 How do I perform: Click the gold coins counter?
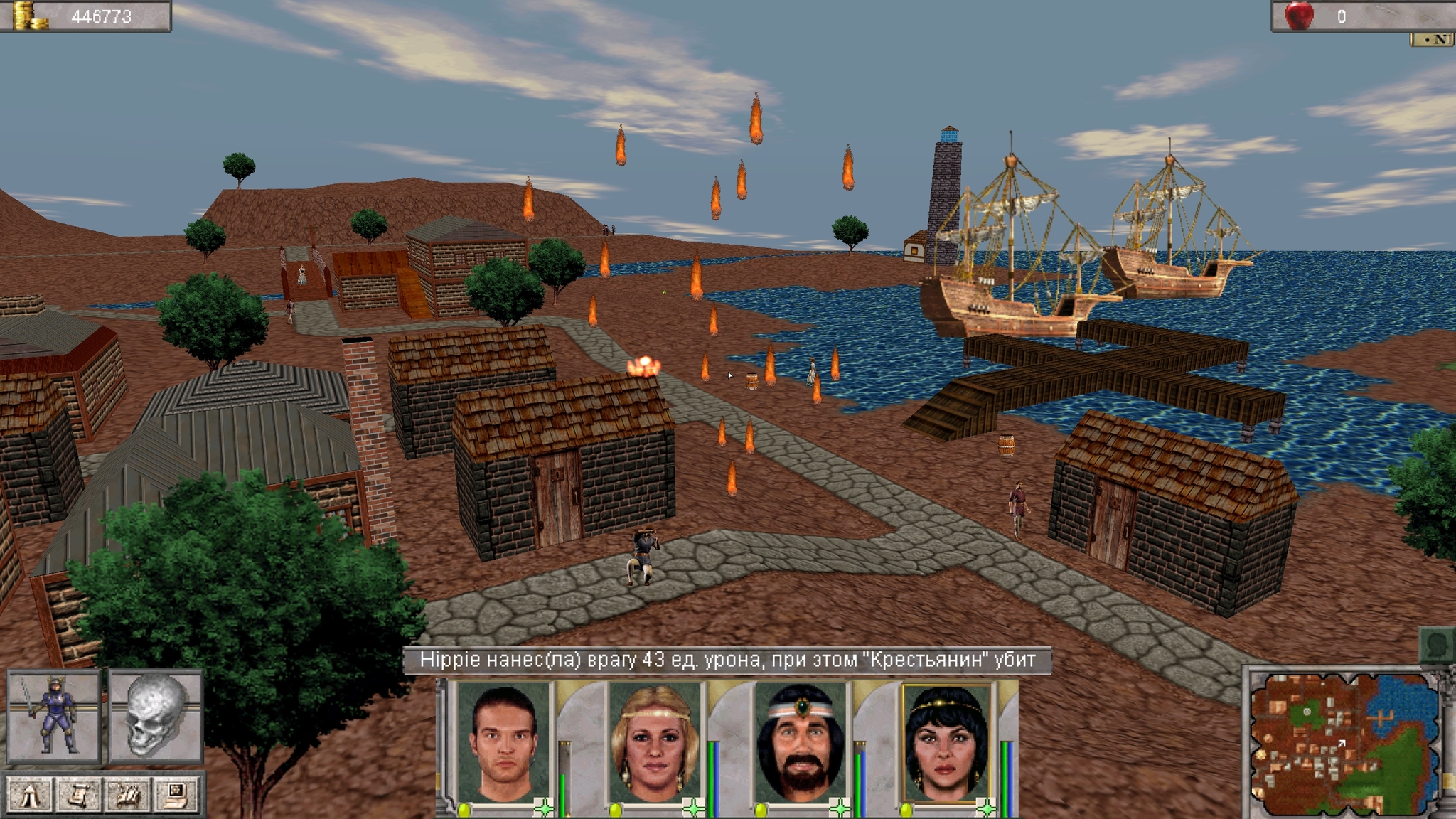coord(85,16)
